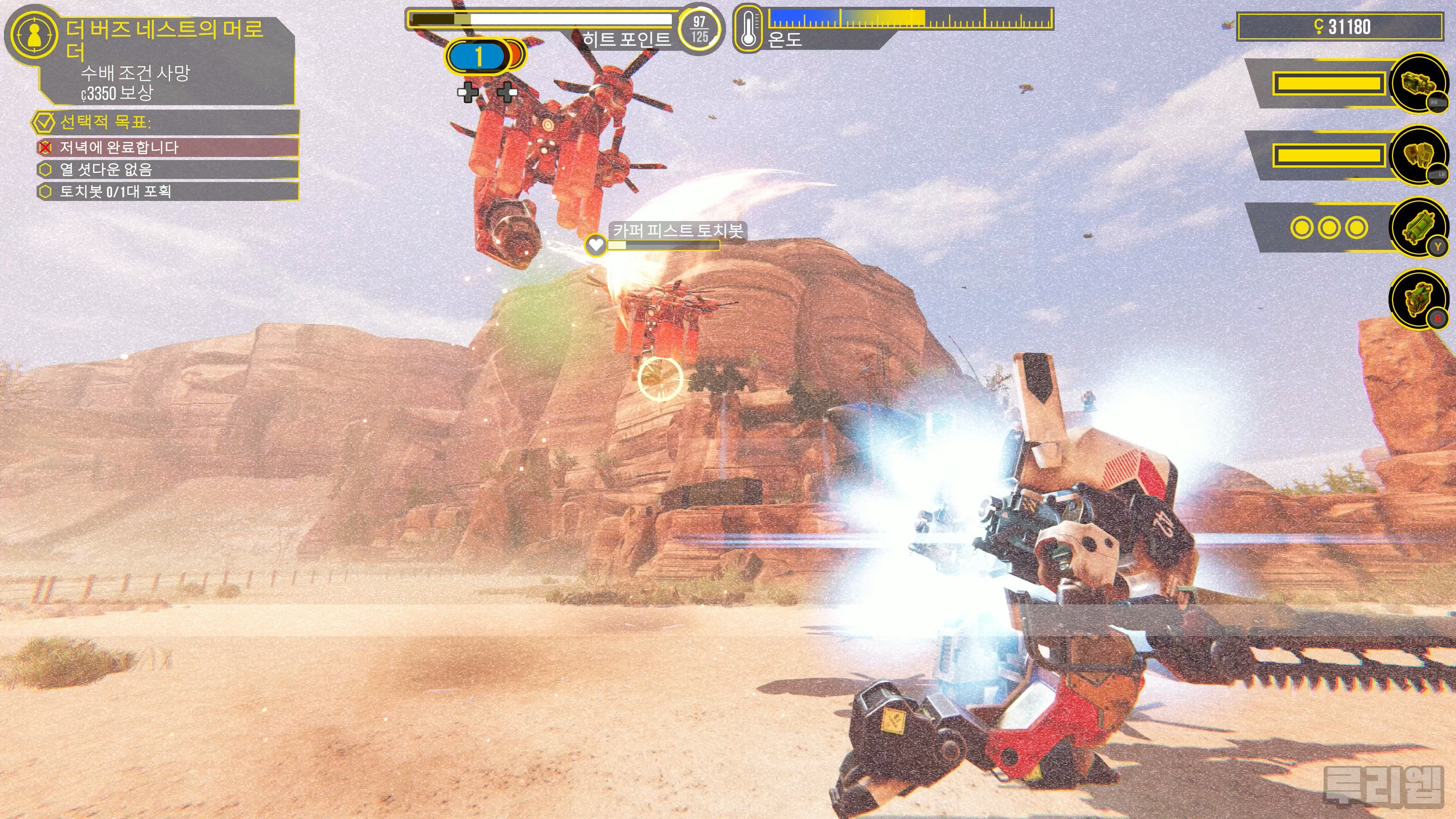The height and width of the screenshot is (819, 1456).
Task: Select the 카퍼 피스트 토치봇 enemy nameplate
Action: tap(678, 230)
